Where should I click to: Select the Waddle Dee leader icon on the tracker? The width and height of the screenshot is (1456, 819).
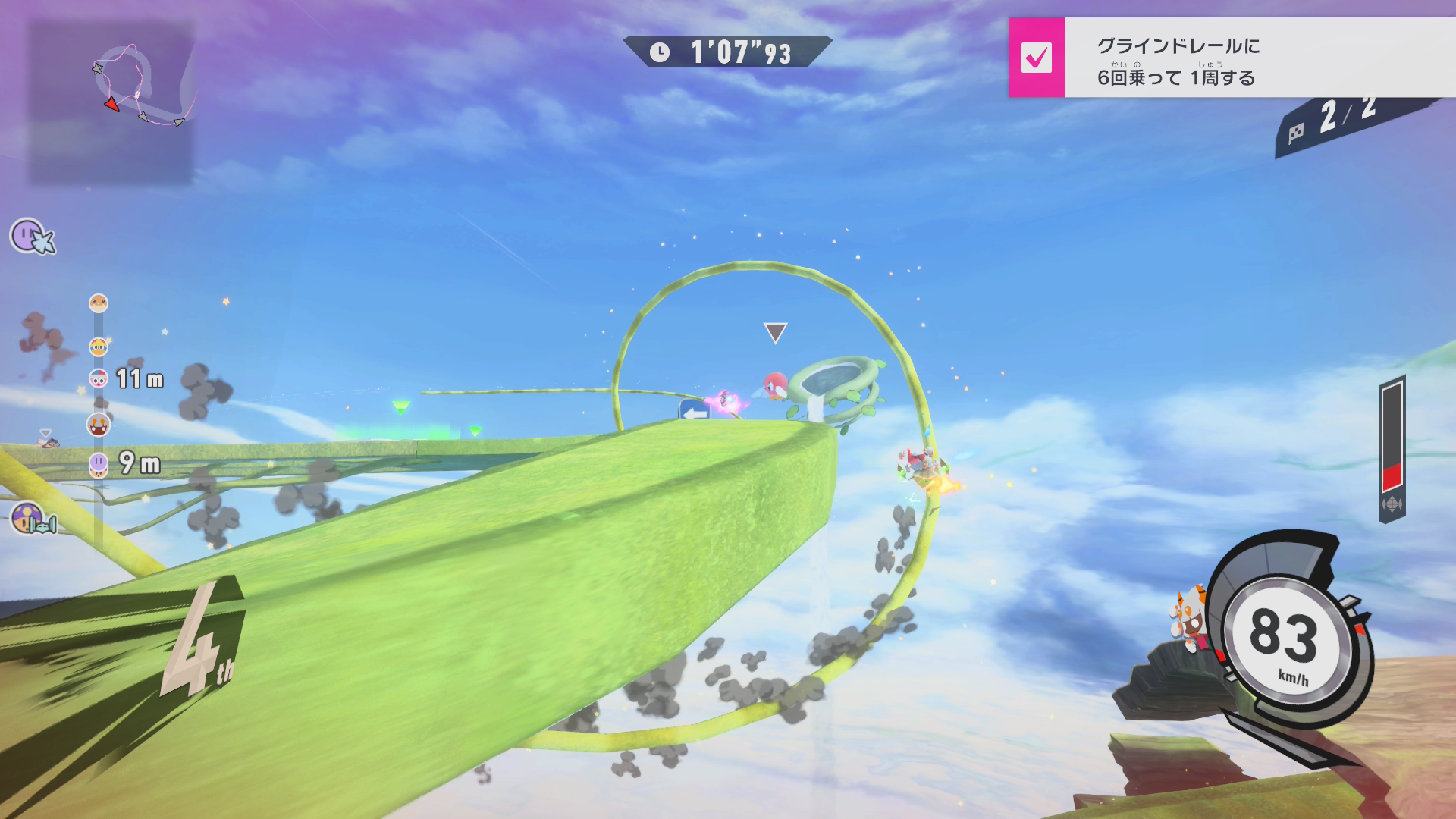coord(99,303)
